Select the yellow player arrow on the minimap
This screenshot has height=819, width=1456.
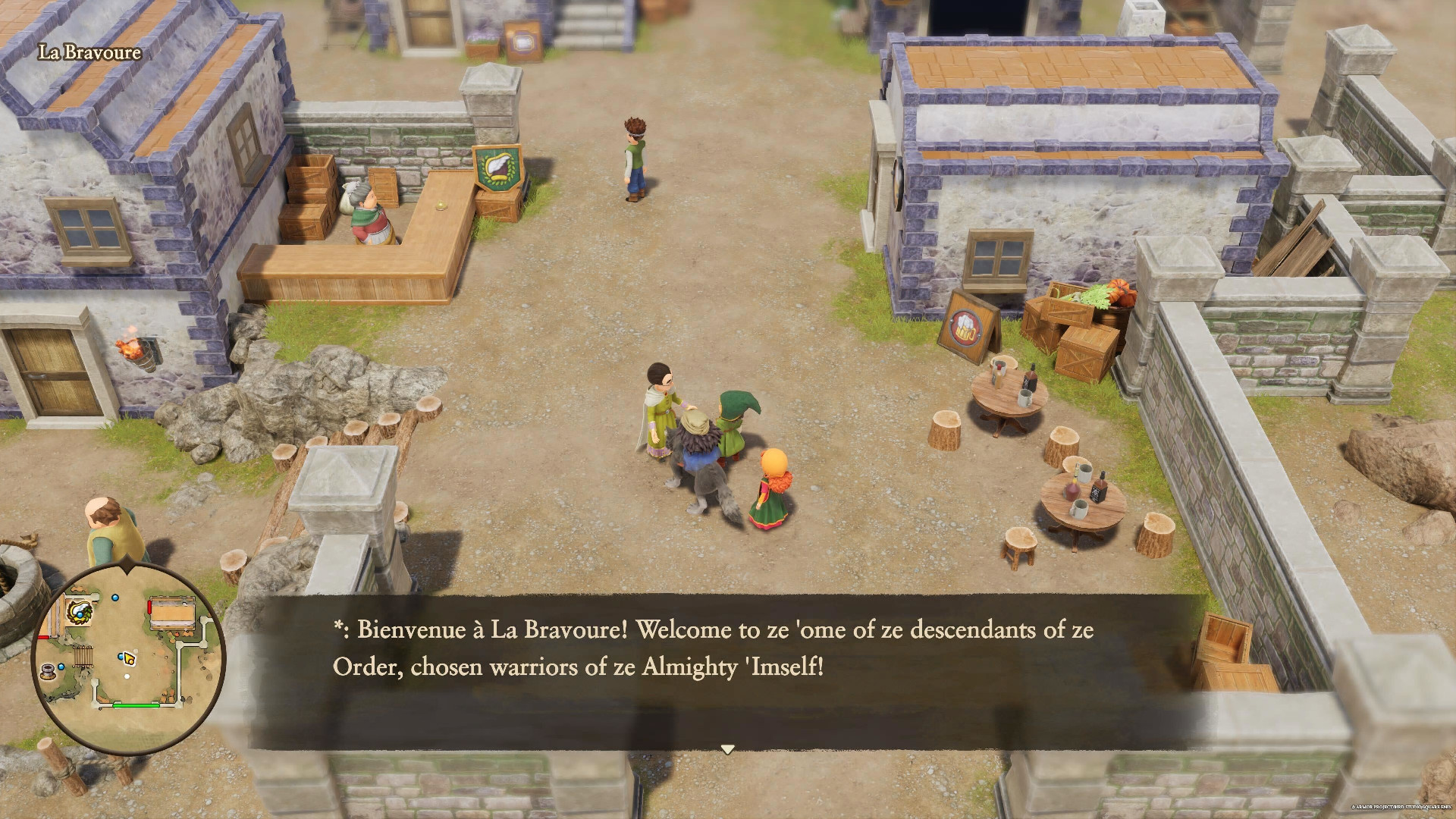129,659
